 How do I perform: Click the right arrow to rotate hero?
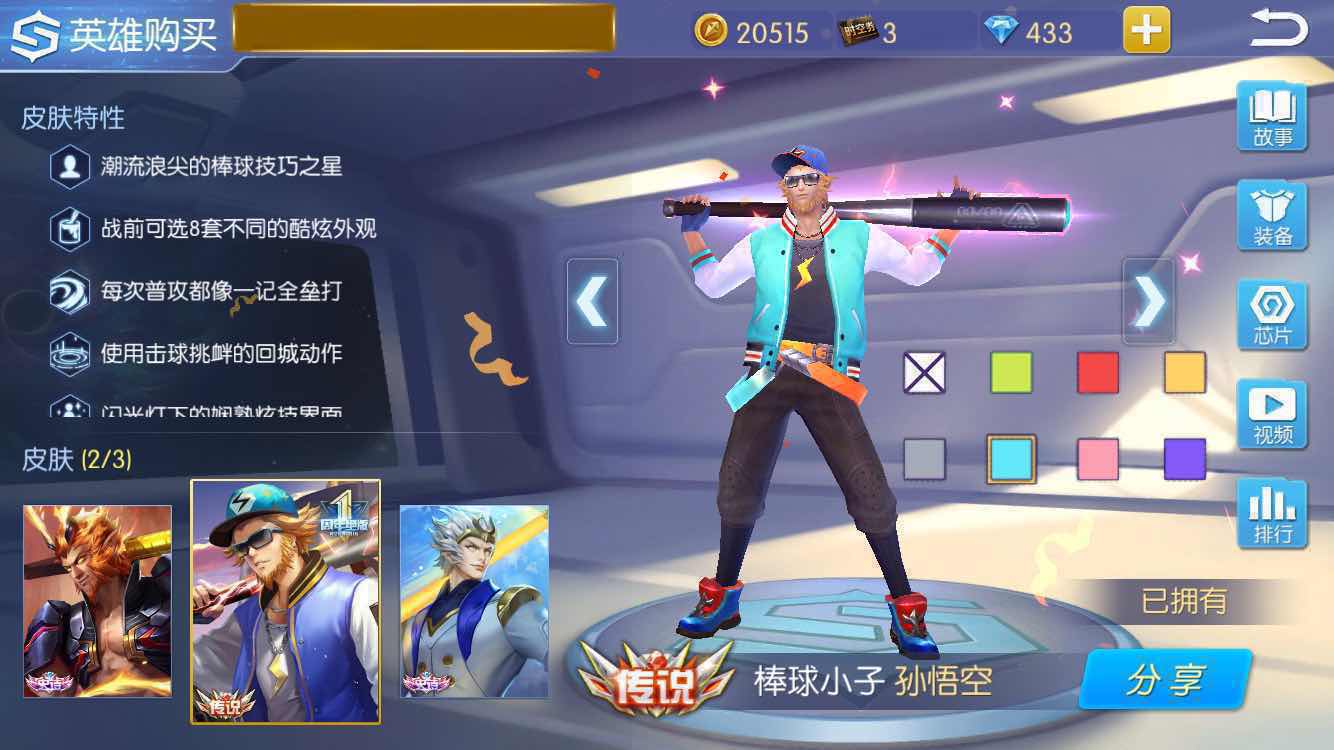(1148, 299)
